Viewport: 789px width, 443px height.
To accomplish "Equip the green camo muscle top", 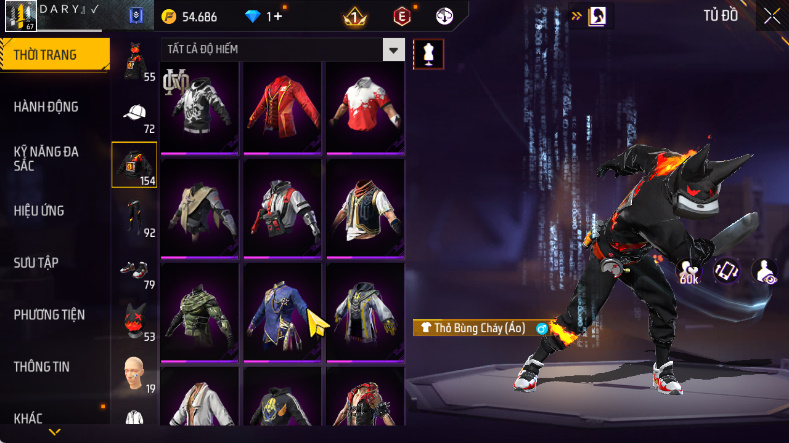I will tap(199, 309).
